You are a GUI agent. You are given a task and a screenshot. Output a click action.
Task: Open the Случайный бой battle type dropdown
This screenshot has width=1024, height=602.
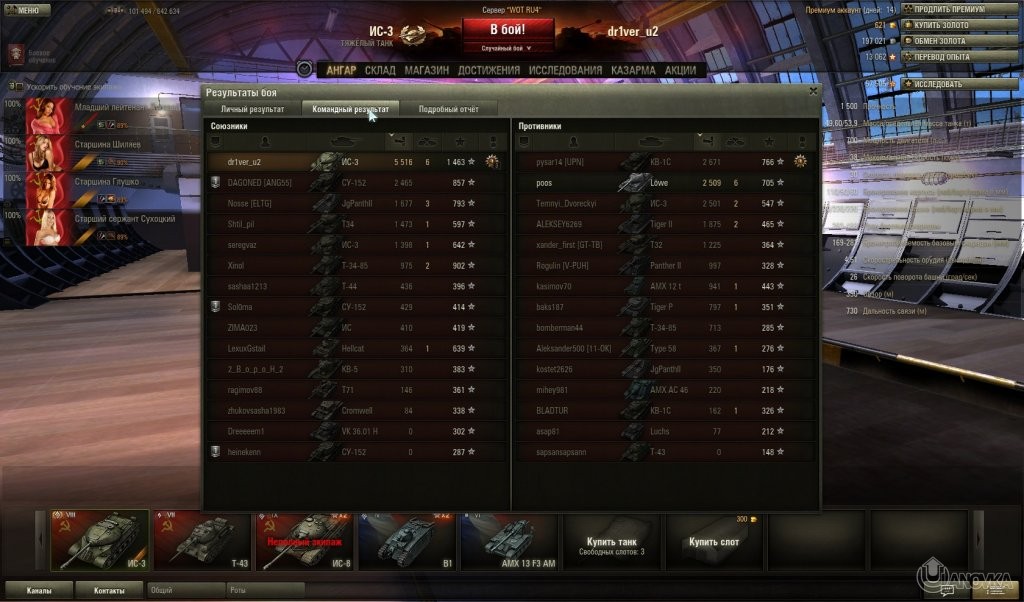coord(507,47)
